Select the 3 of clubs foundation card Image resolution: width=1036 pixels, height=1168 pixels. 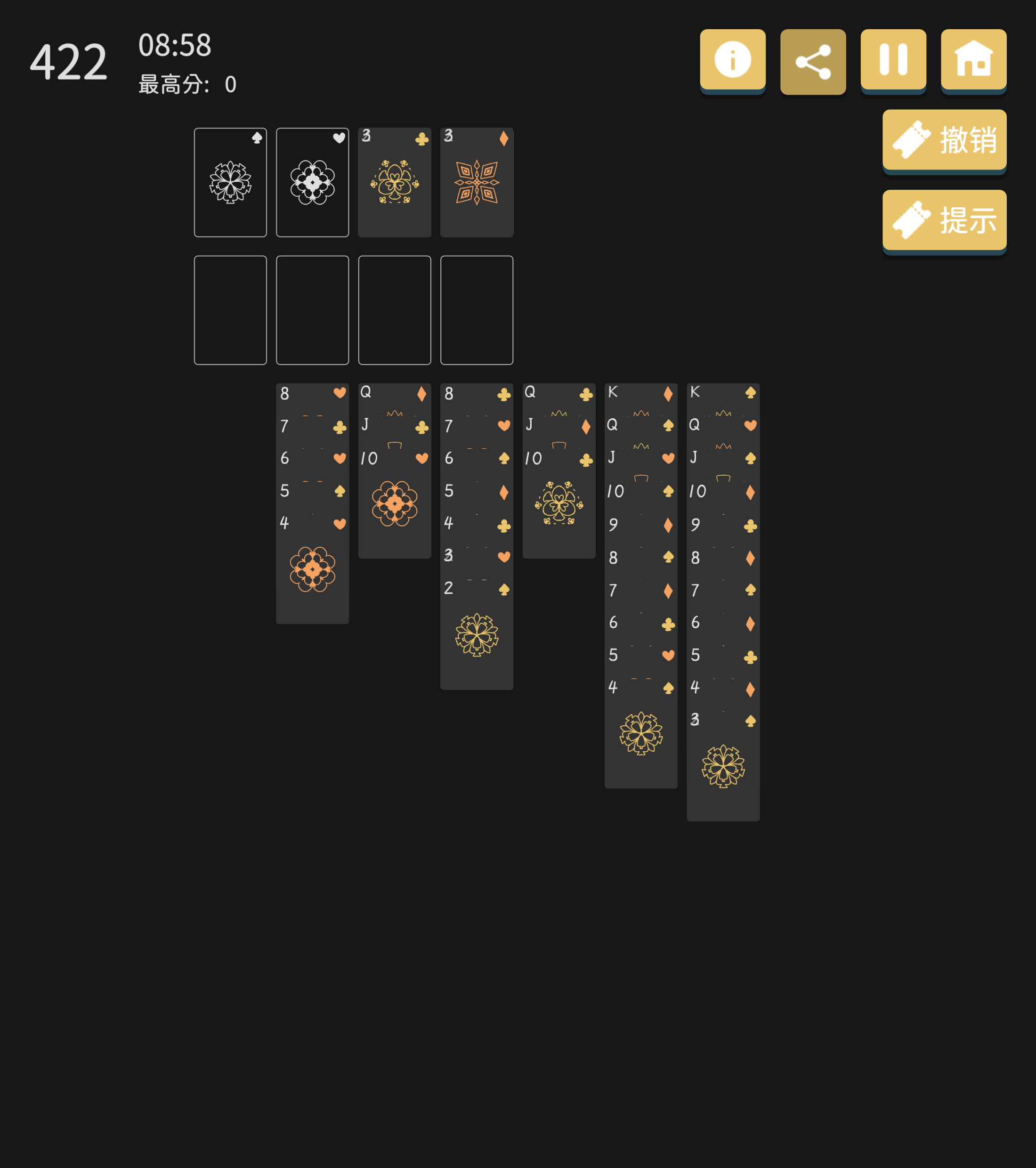394,182
